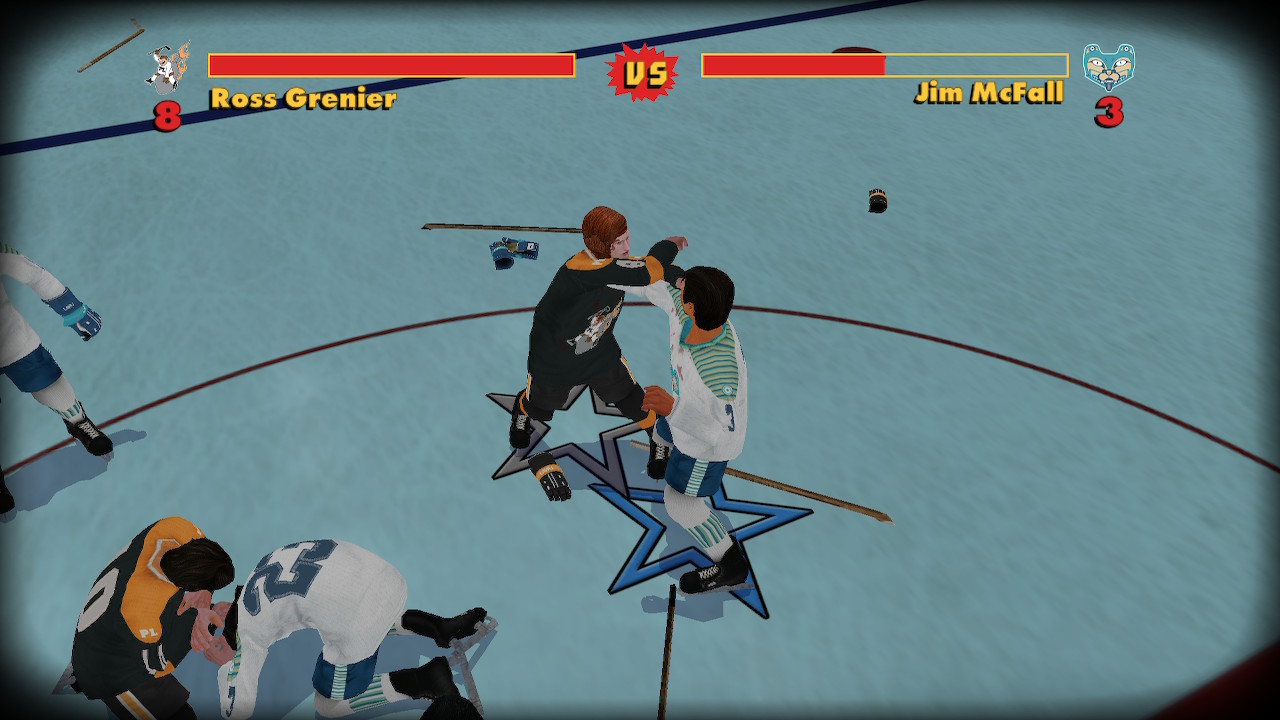
Task: Click the player in yellow-black jersey bottom left
Action: (x=150, y=600)
